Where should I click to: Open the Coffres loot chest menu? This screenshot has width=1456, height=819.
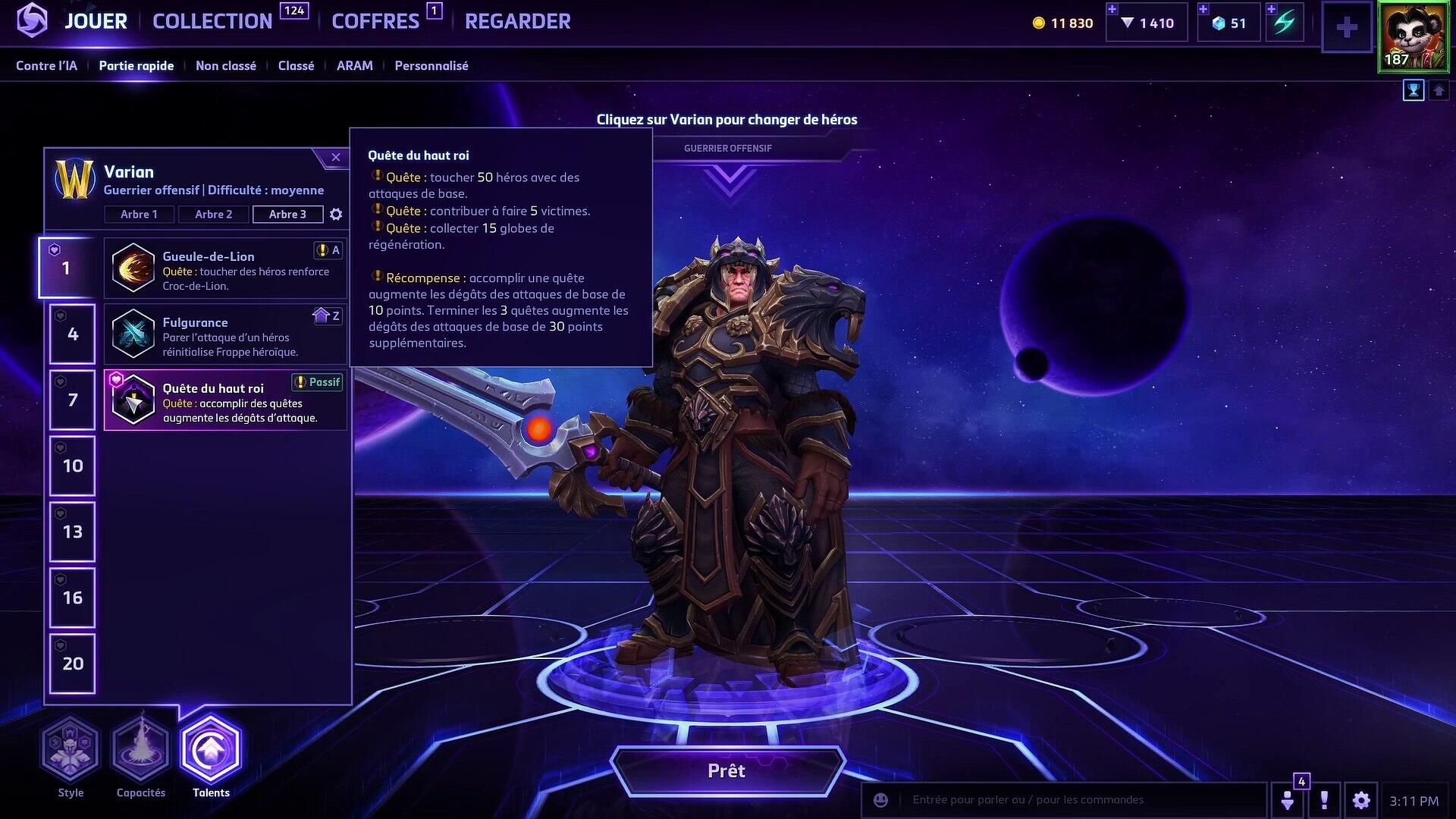pyautogui.click(x=375, y=21)
